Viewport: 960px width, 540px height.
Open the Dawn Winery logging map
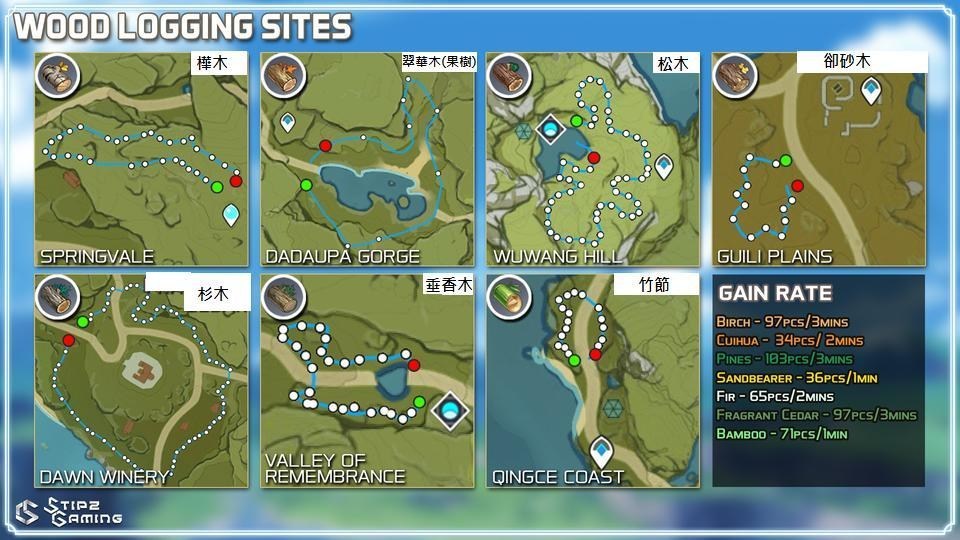pyautogui.click(x=140, y=381)
